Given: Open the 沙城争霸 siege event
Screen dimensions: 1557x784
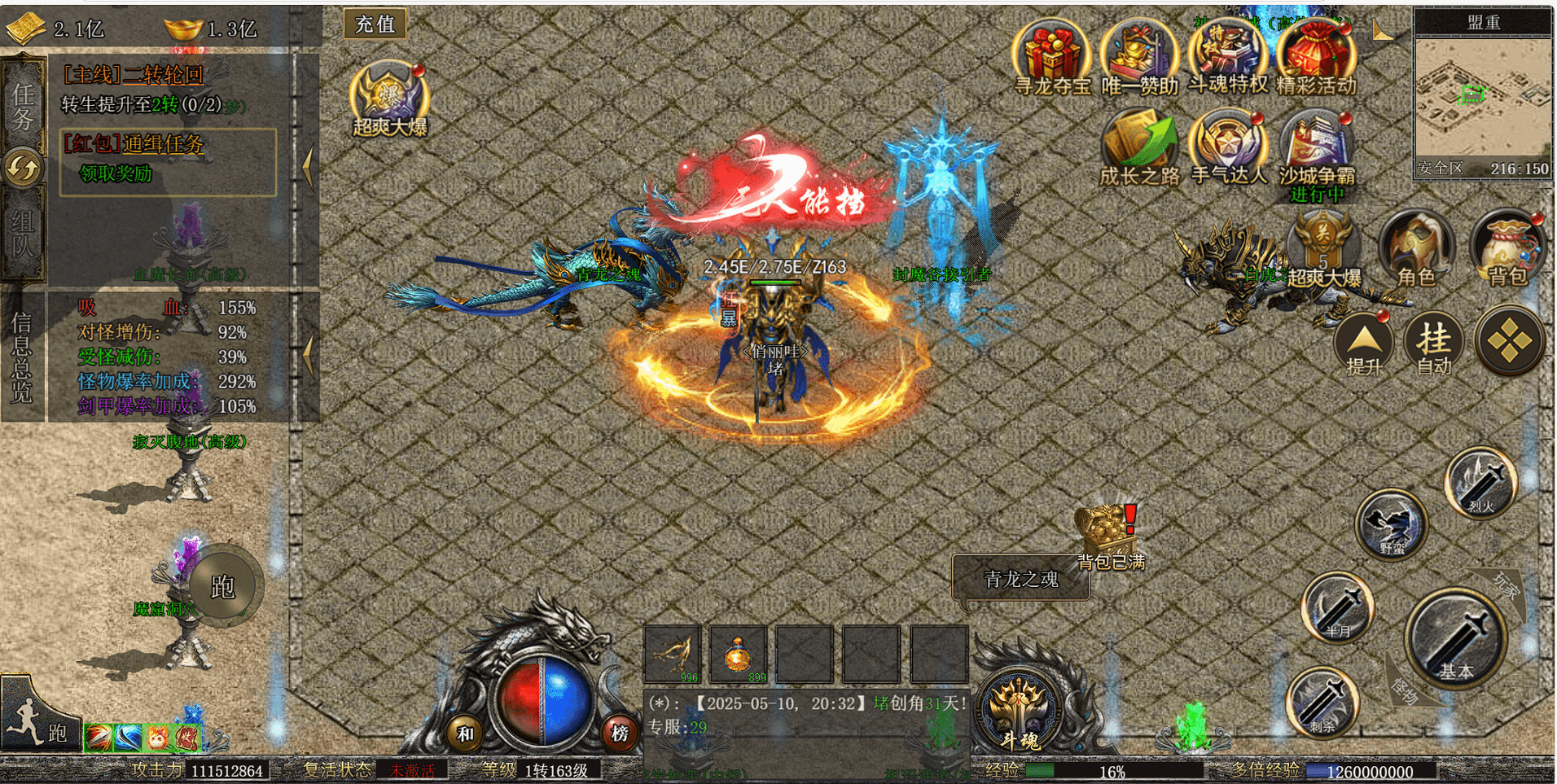Looking at the screenshot, I should (1317, 151).
